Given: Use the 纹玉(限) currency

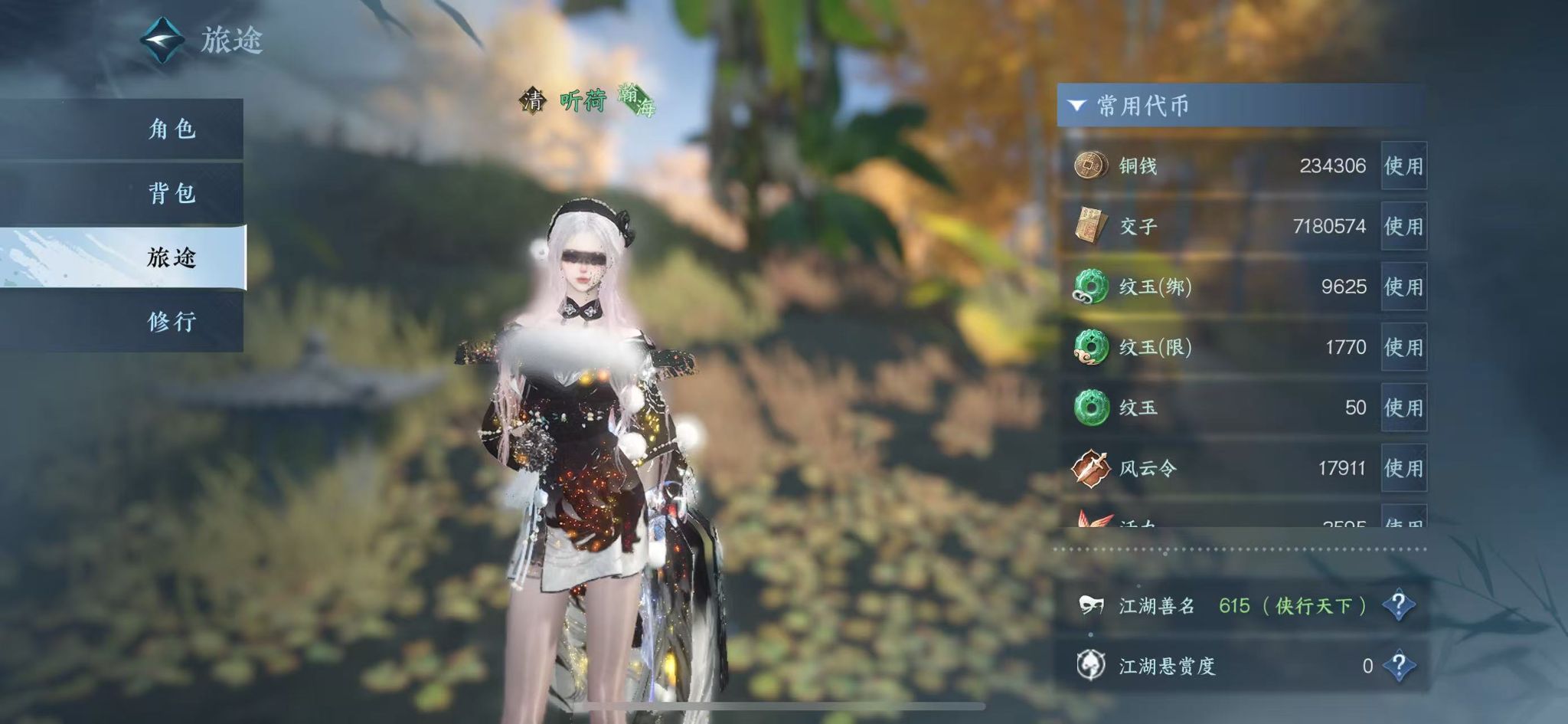Looking at the screenshot, I should coord(1403,347).
